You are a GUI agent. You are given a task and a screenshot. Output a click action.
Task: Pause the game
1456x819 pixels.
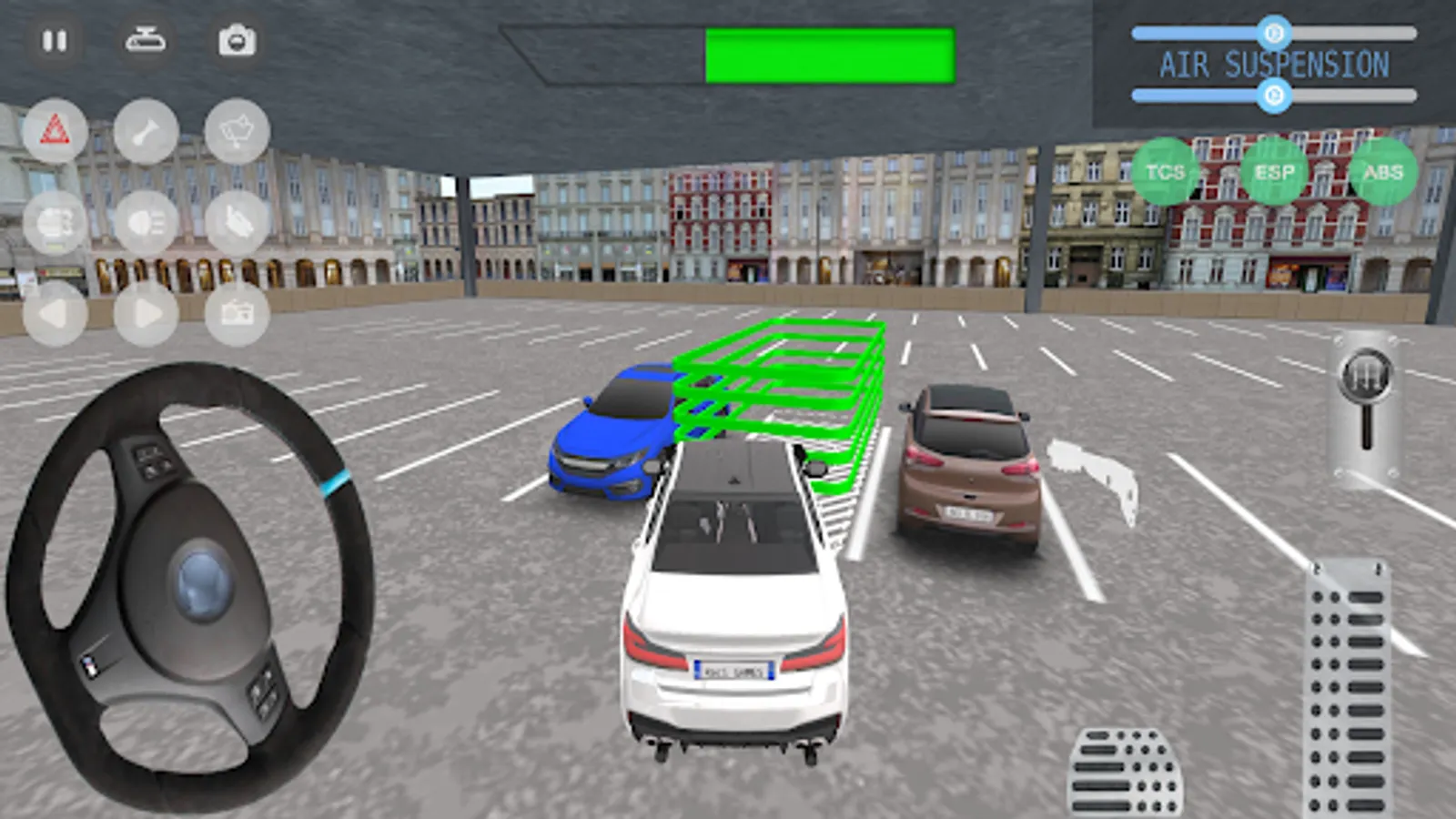pos(56,40)
